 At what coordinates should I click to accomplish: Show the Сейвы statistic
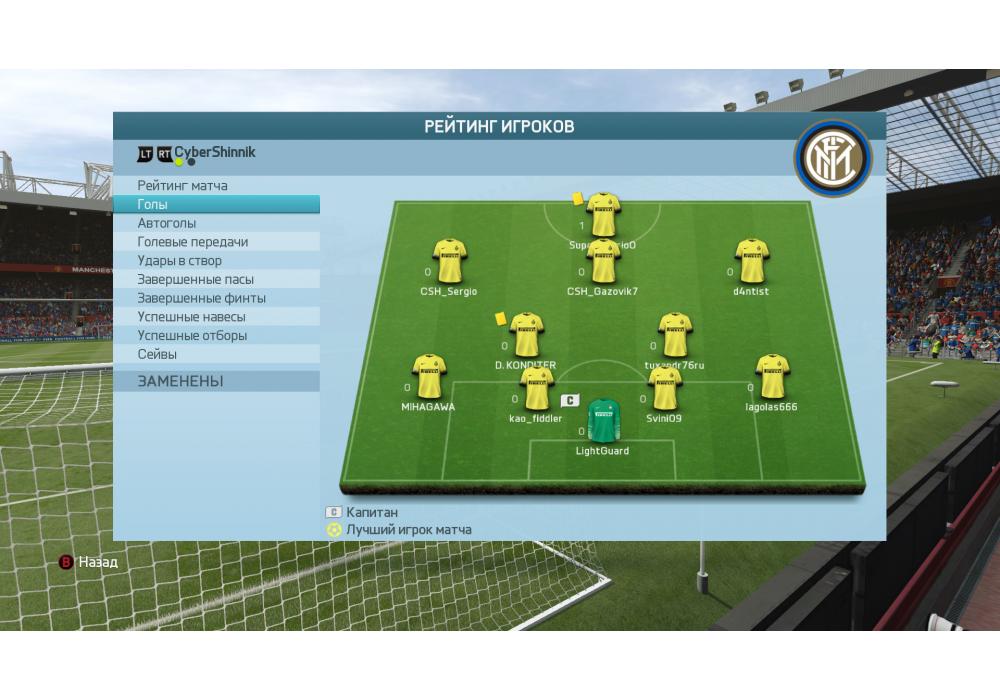157,354
